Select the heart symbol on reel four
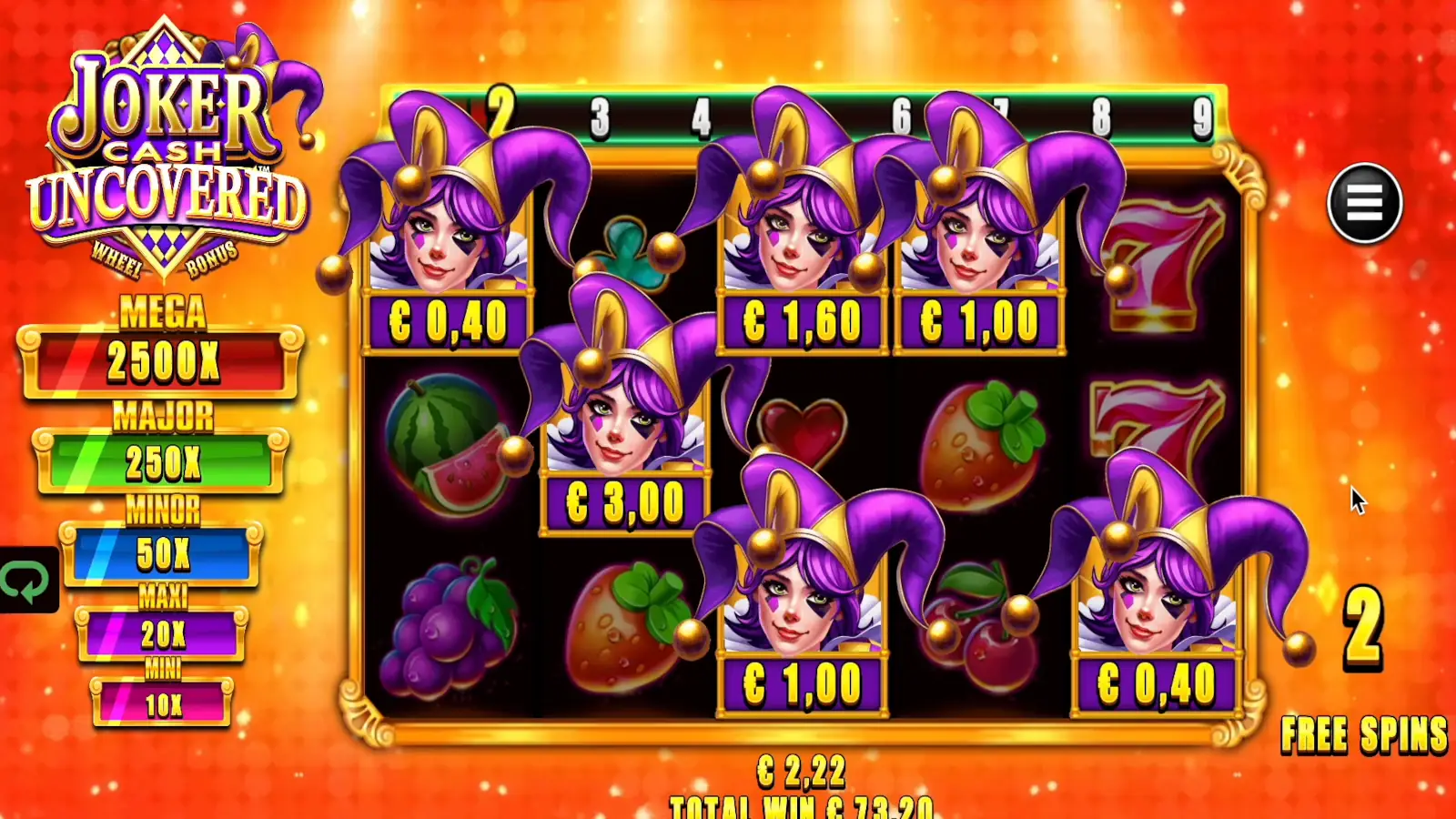 [803, 428]
